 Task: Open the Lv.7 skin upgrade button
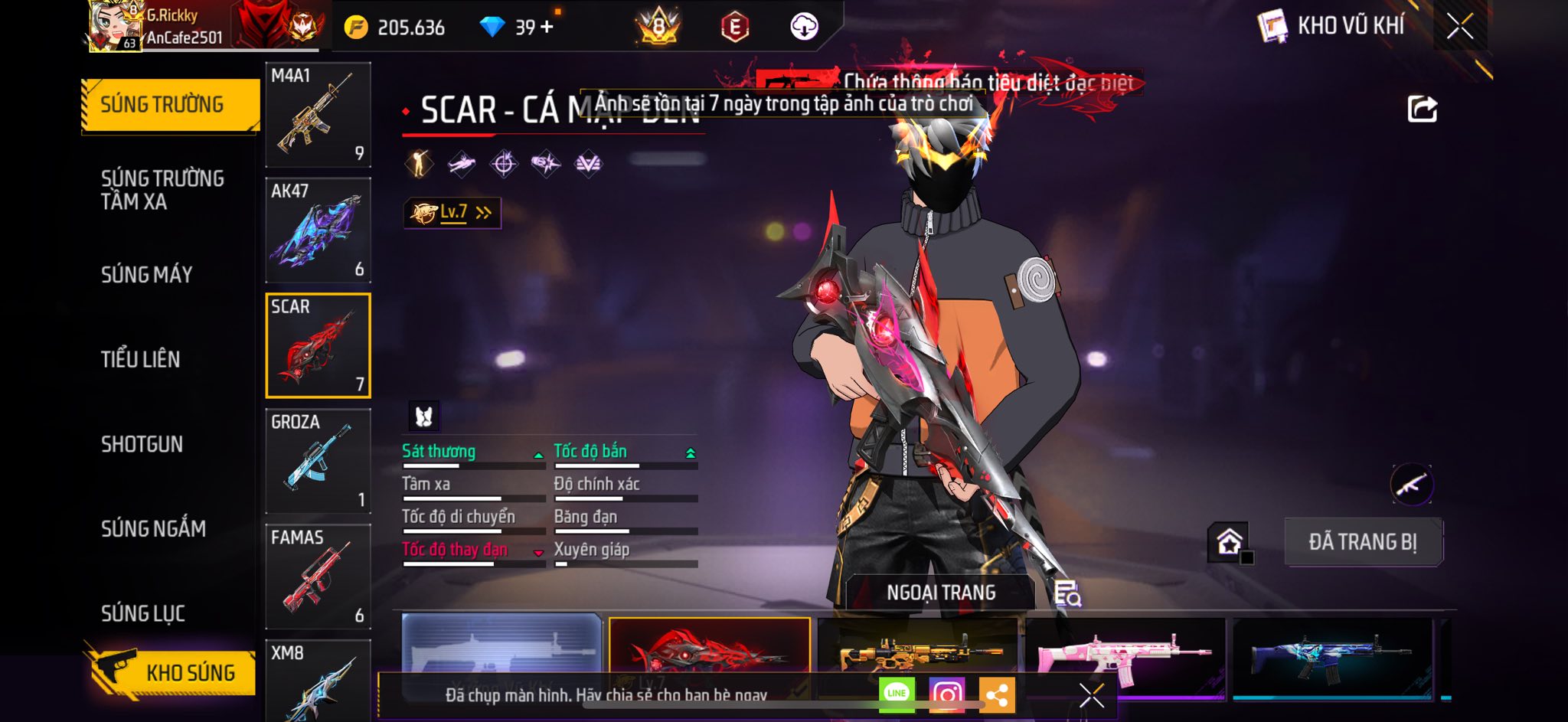[452, 213]
